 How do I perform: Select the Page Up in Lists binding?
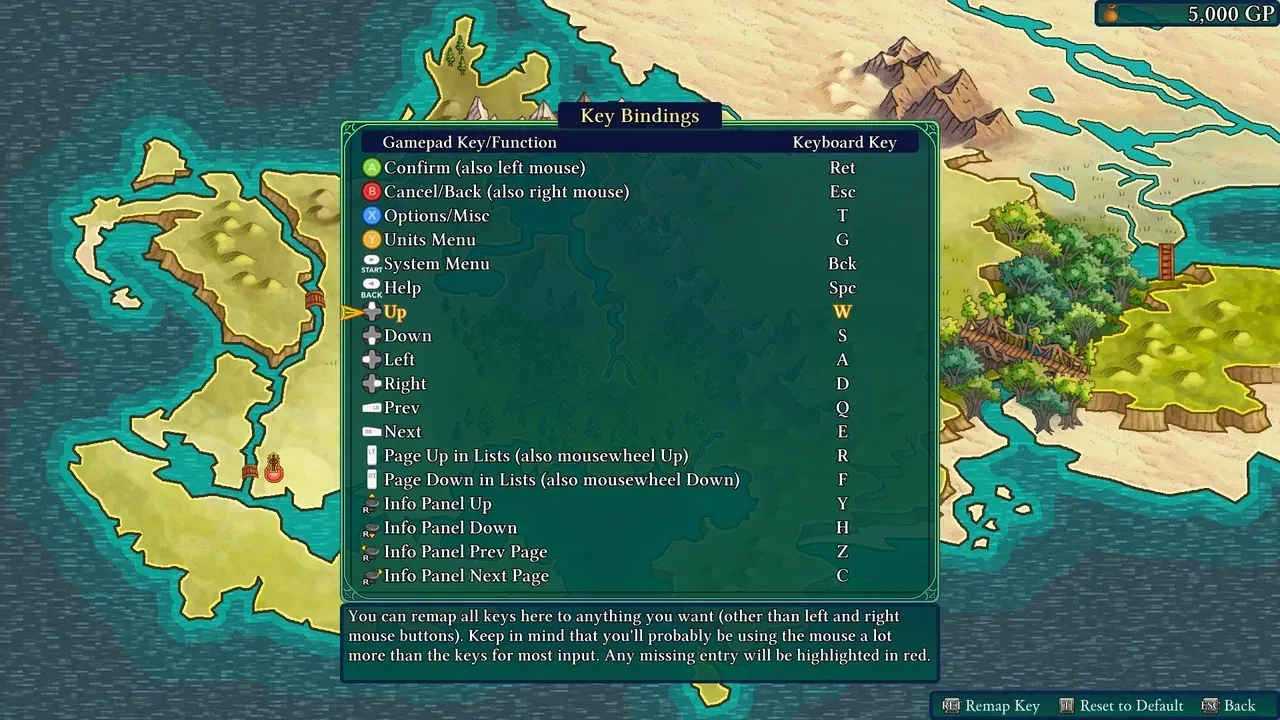(535, 456)
